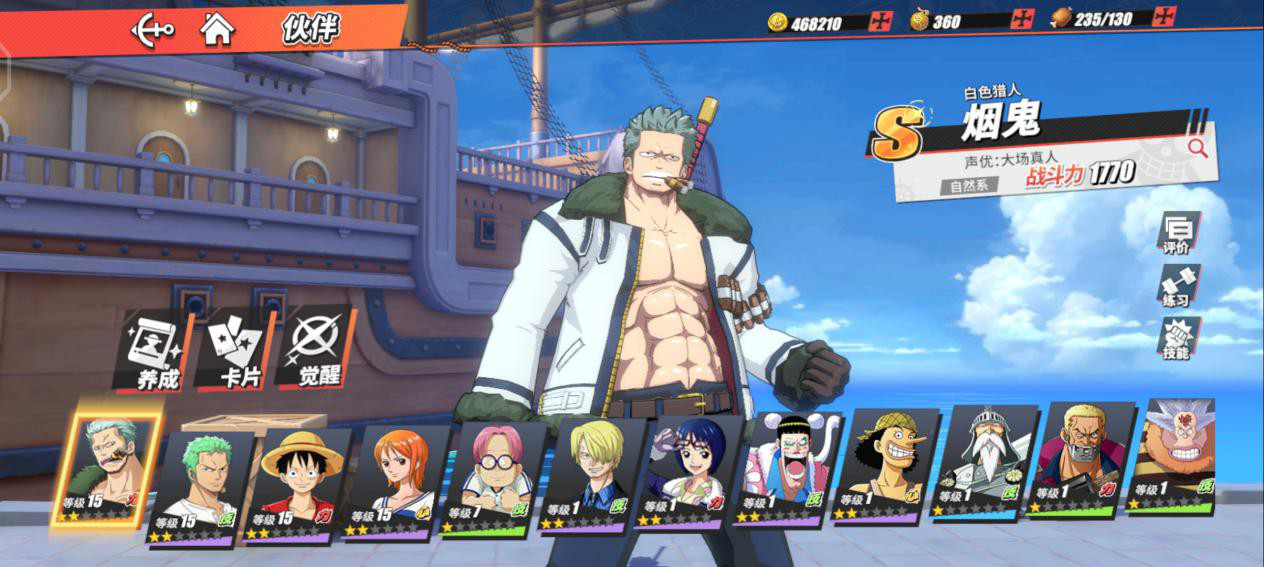The image size is (1264, 567).
Task: Open the 卡片 cards menu
Action: pyautogui.click(x=235, y=351)
